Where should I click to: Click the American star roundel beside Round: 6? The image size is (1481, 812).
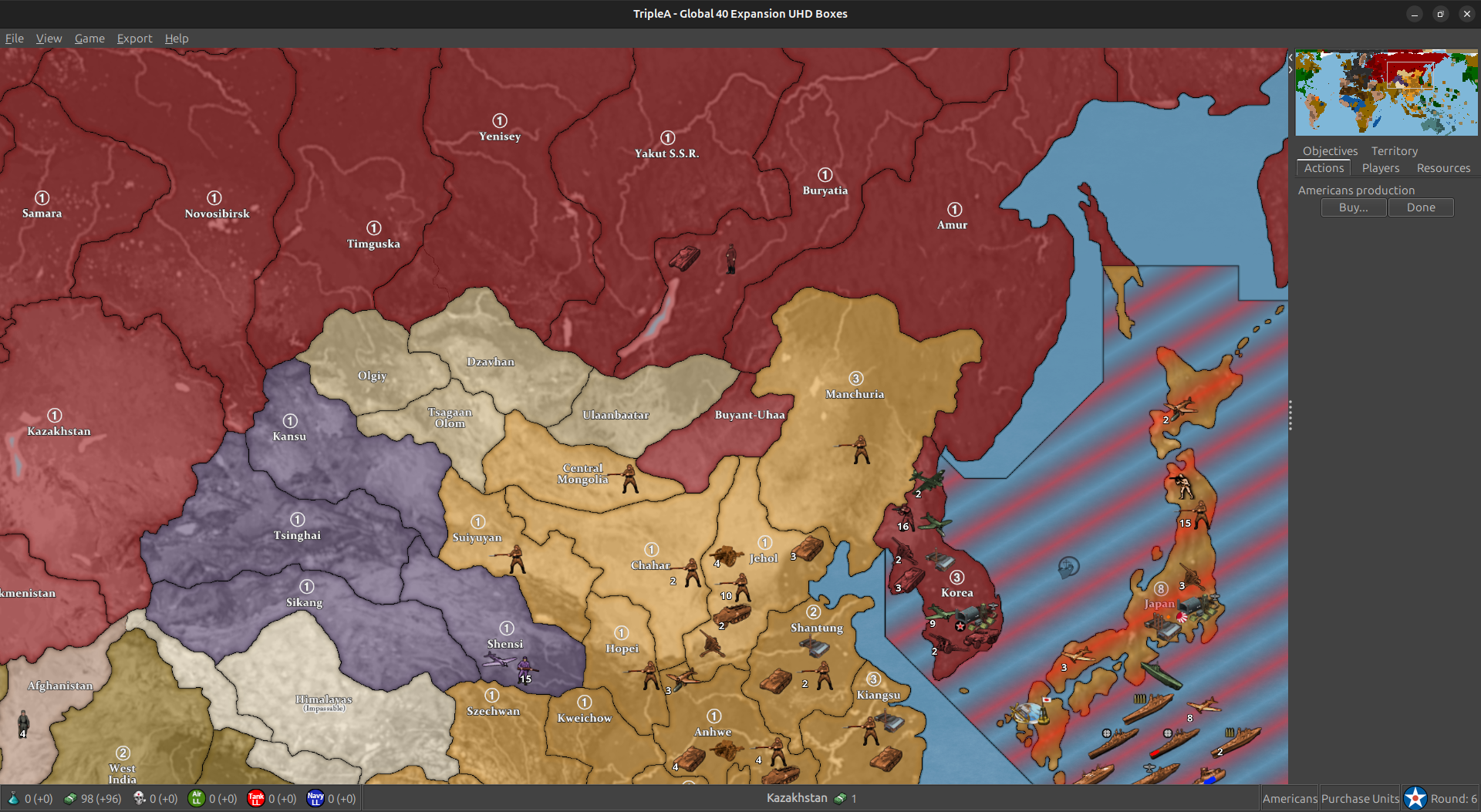coord(1415,797)
